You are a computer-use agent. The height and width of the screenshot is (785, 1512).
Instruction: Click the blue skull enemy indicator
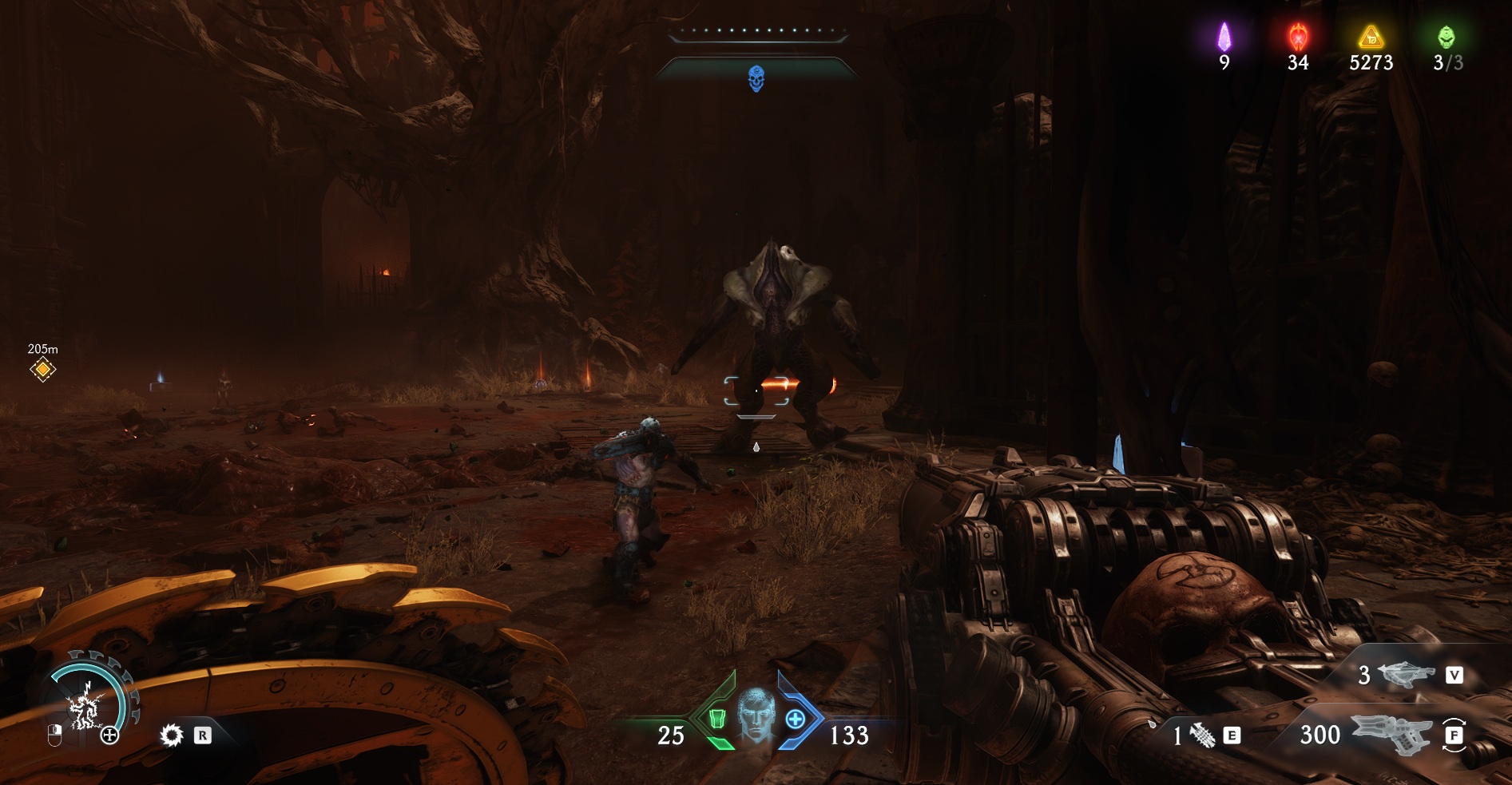click(x=756, y=78)
